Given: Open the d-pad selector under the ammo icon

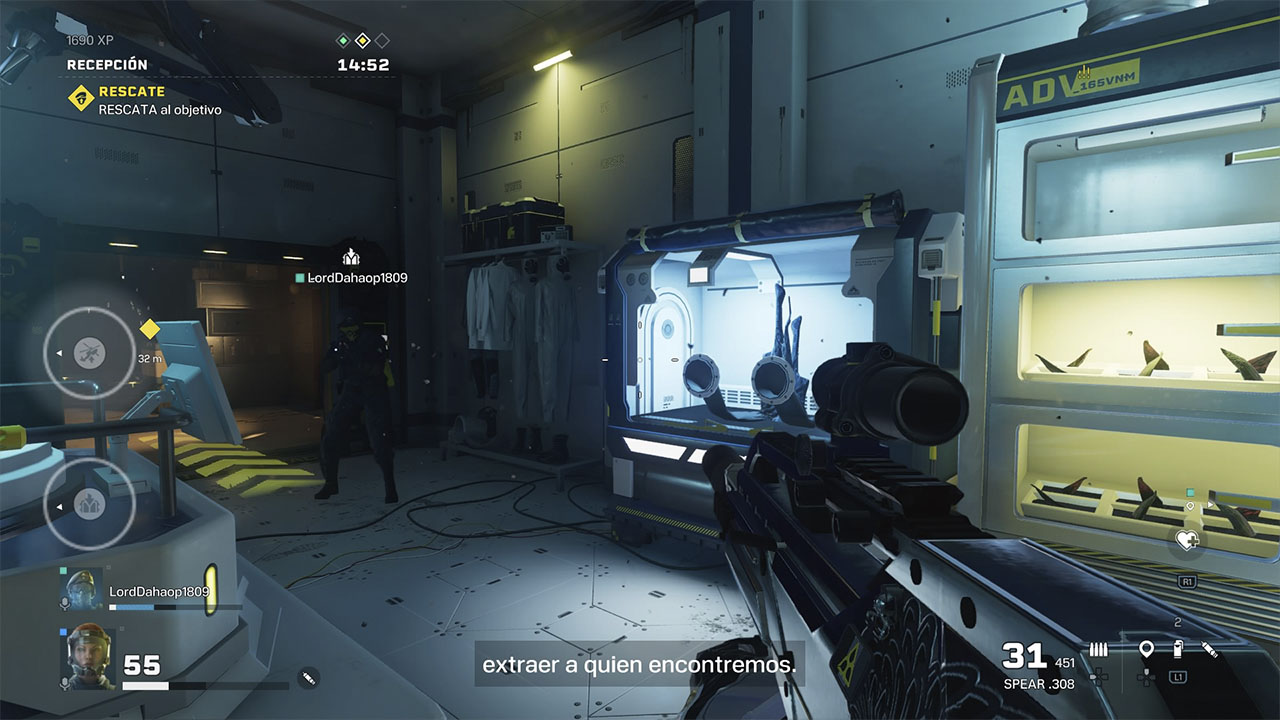Looking at the screenshot, I should tap(1097, 677).
